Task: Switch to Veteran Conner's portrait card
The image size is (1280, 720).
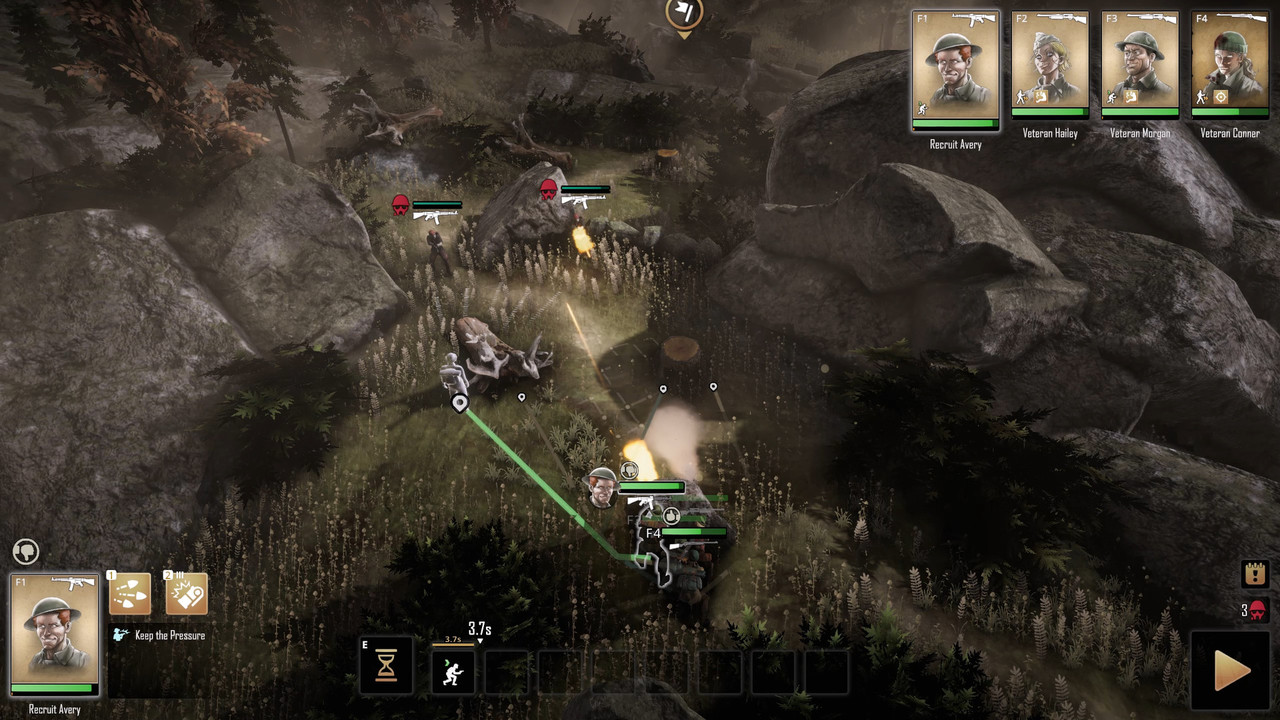Action: [x=1229, y=64]
